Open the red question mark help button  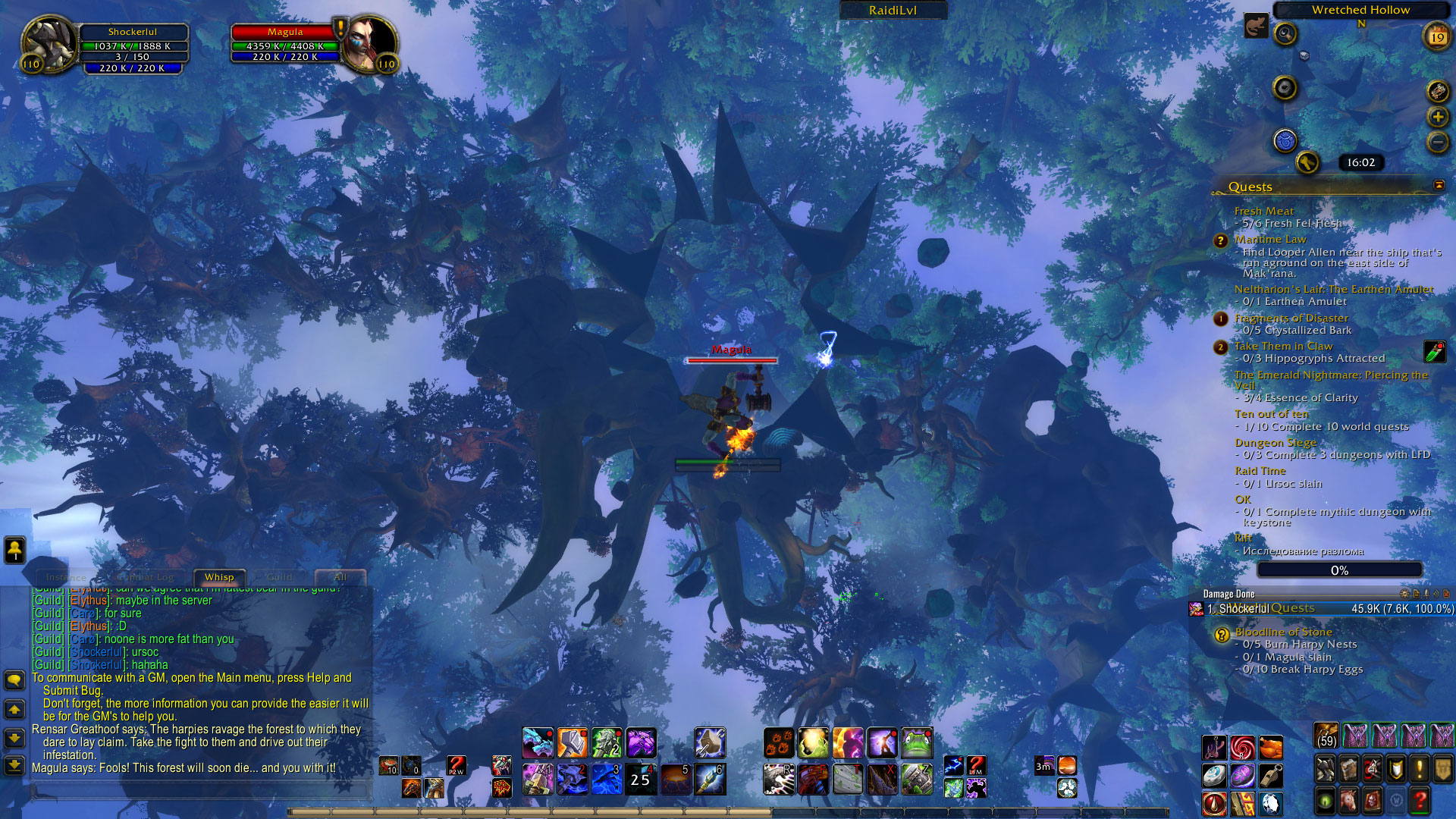(1420, 800)
